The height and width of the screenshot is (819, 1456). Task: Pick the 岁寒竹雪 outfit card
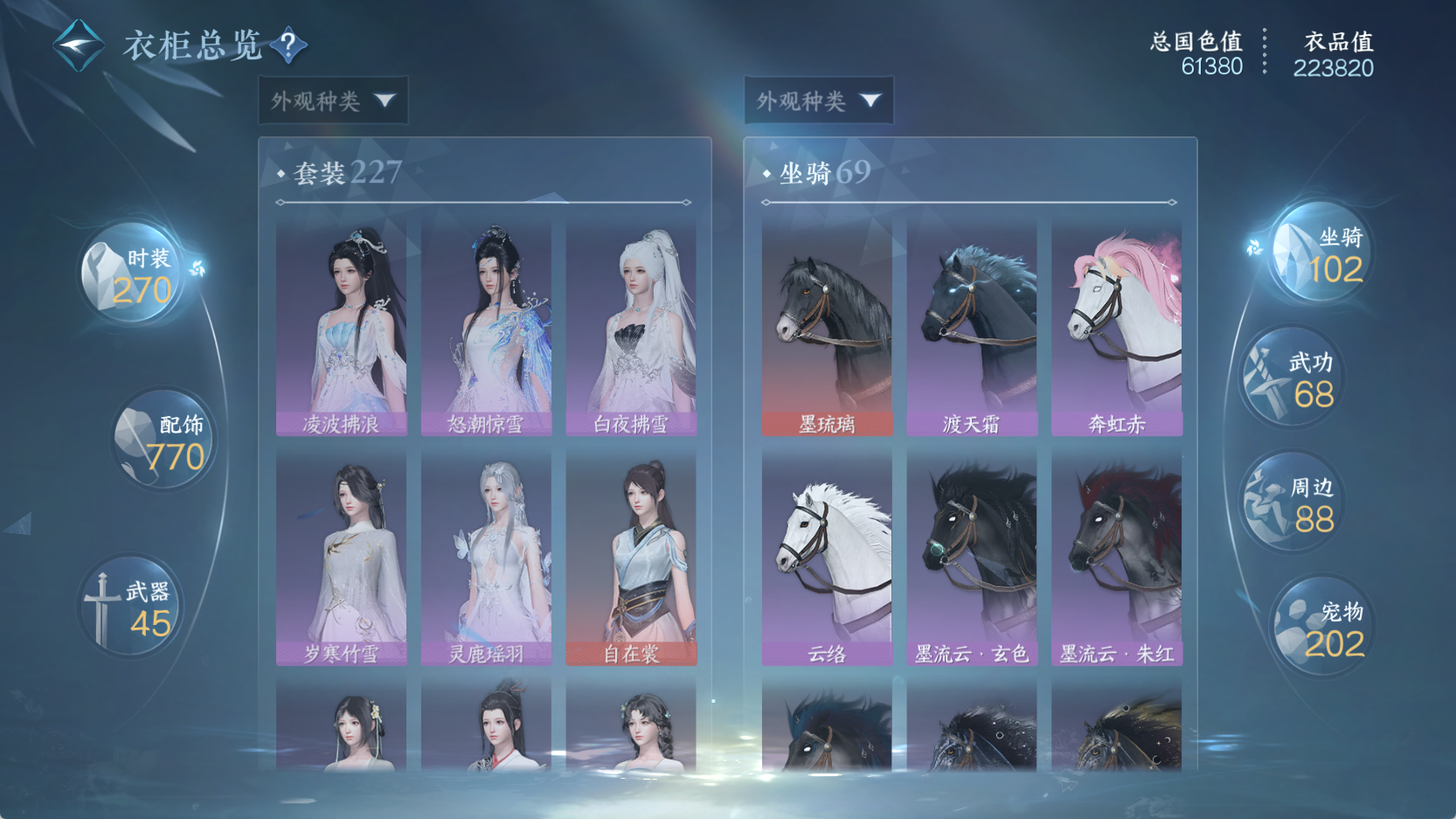(341, 558)
